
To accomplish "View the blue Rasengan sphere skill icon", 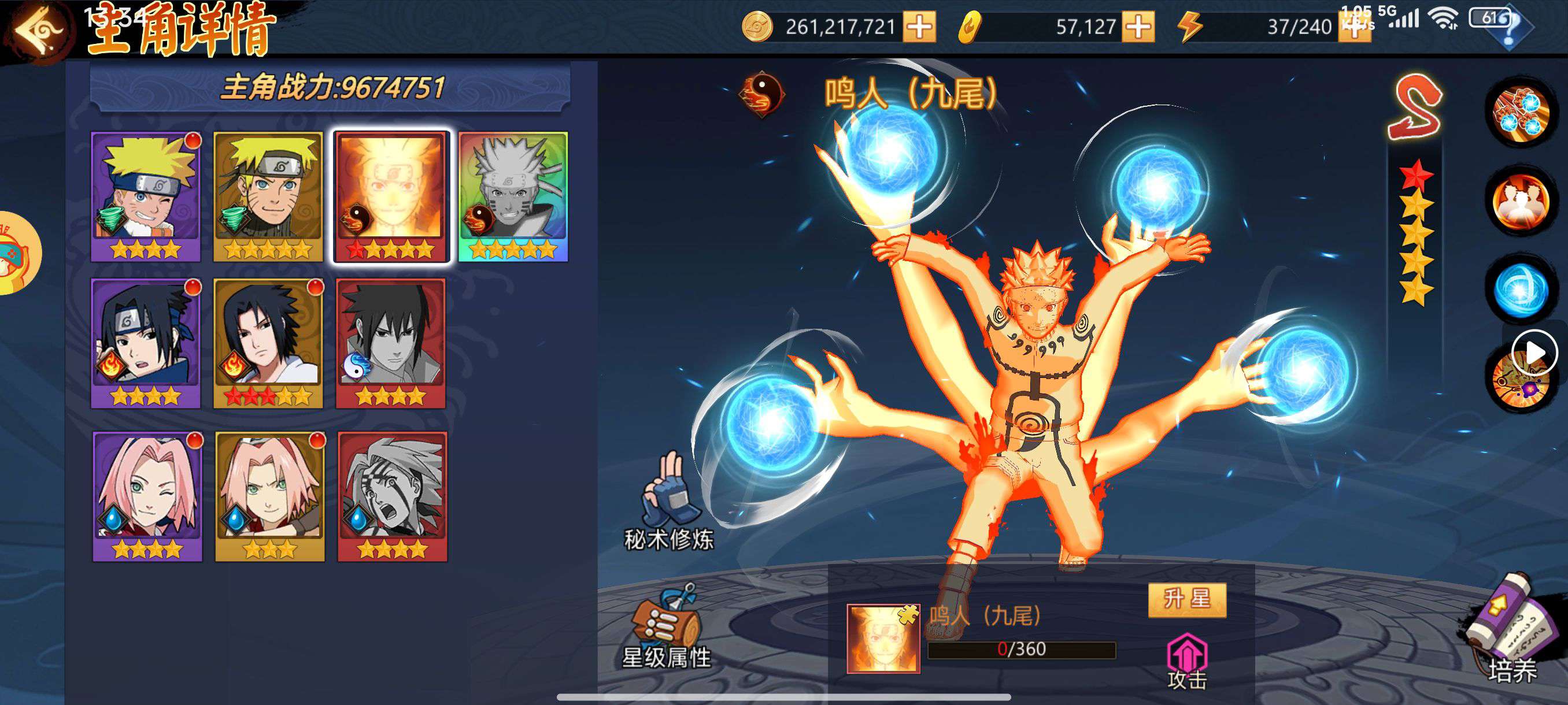I will [1522, 290].
